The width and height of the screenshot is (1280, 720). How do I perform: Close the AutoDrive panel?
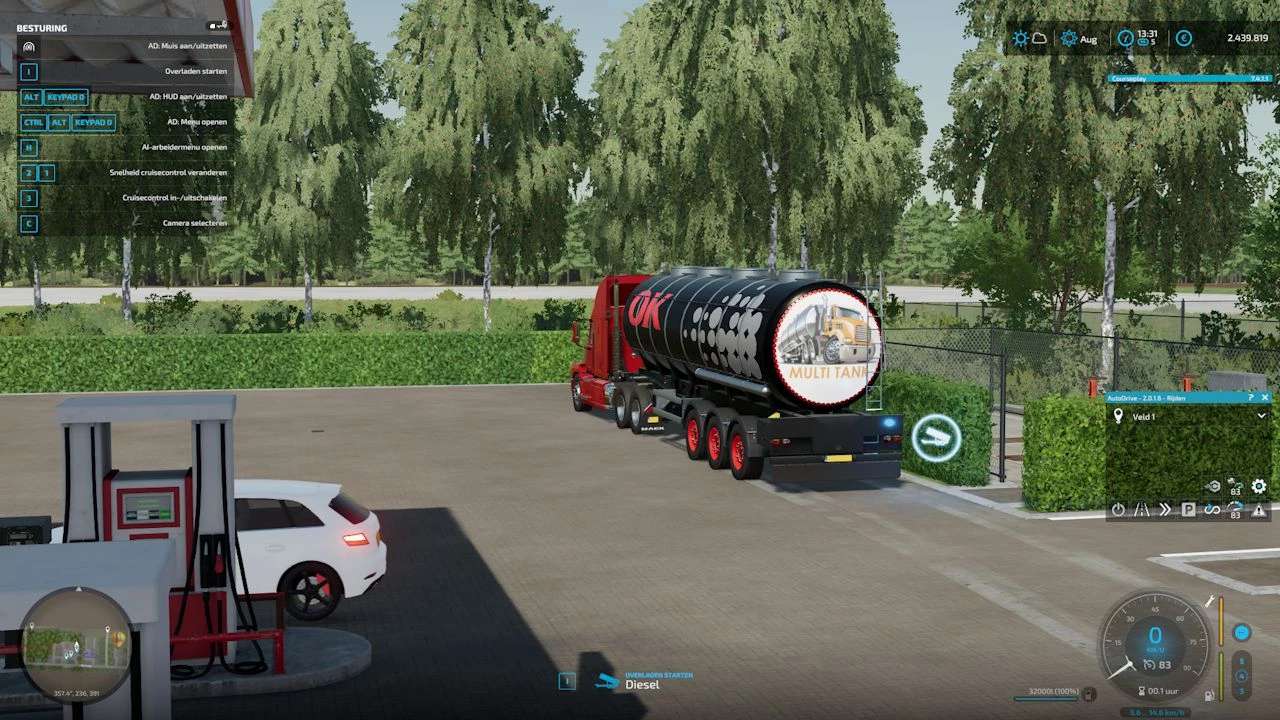pyautogui.click(x=1265, y=397)
